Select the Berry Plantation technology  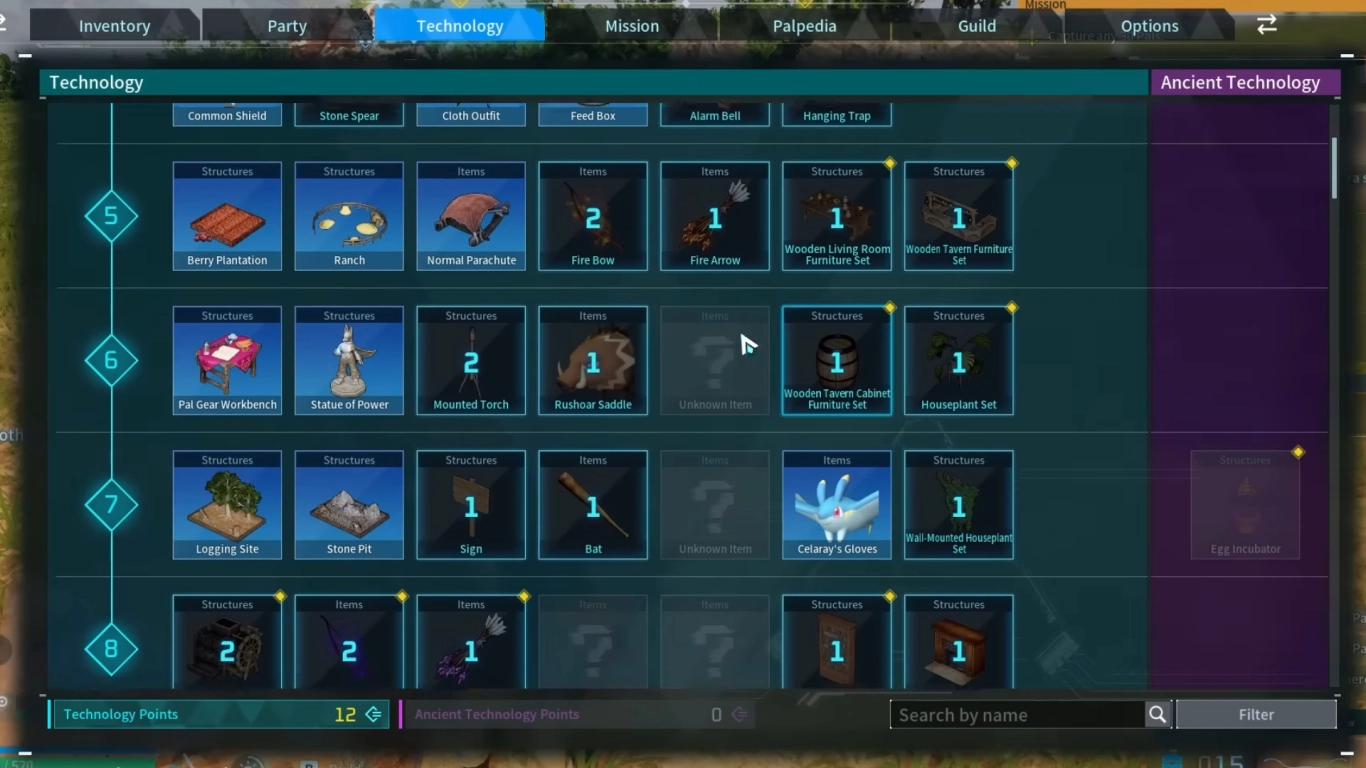[227, 216]
